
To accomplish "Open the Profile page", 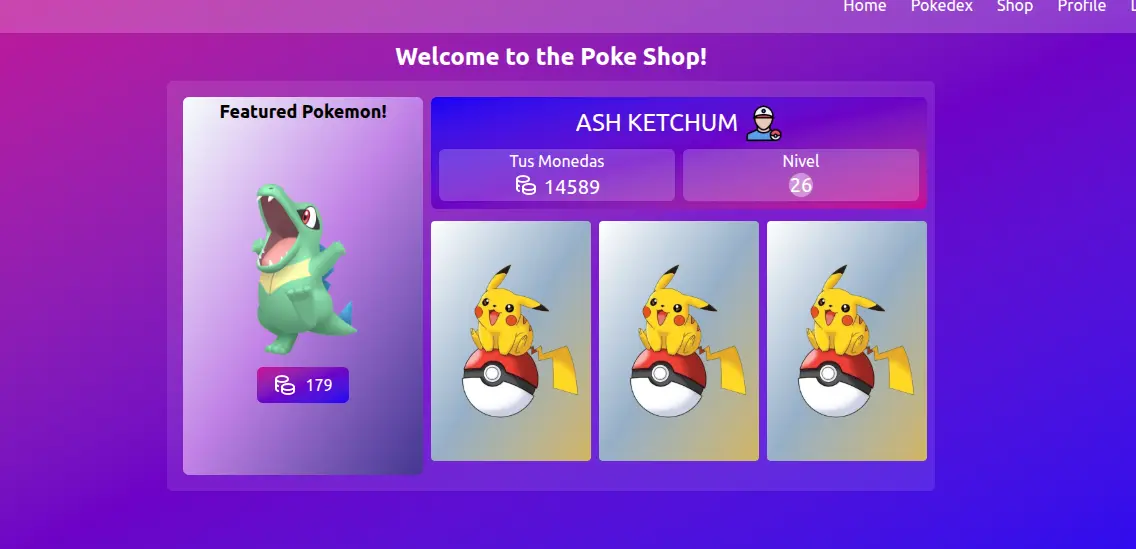I will click(1081, 7).
